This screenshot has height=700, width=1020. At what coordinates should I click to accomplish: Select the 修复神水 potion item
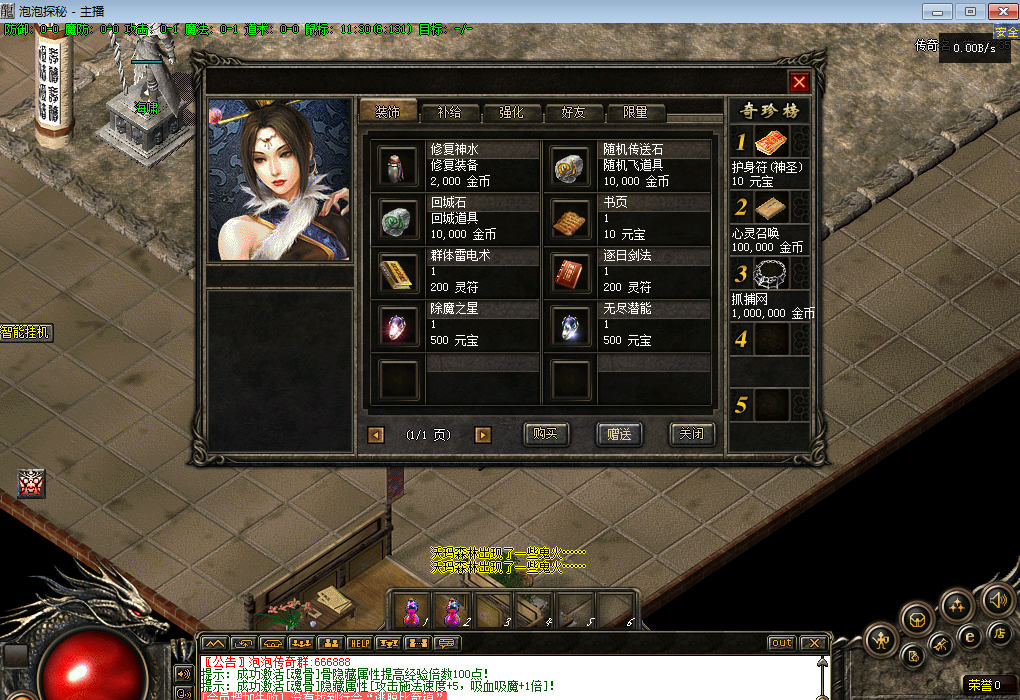pos(397,166)
